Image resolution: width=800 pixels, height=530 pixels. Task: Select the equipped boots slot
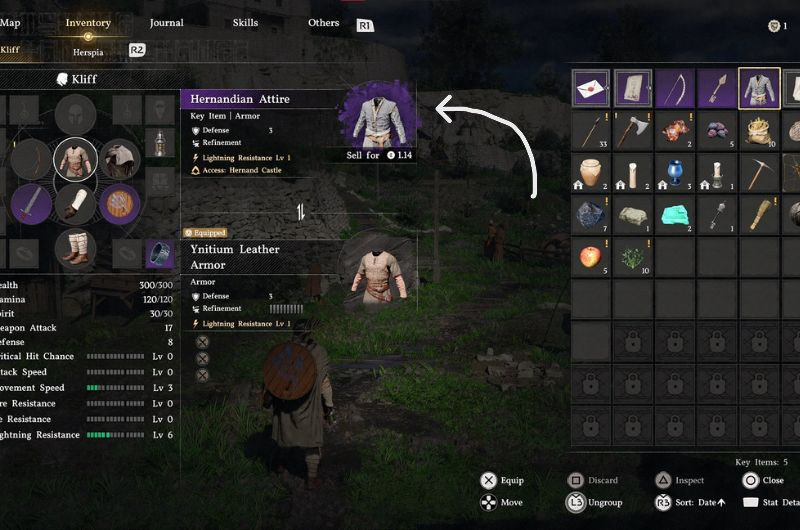coord(75,247)
